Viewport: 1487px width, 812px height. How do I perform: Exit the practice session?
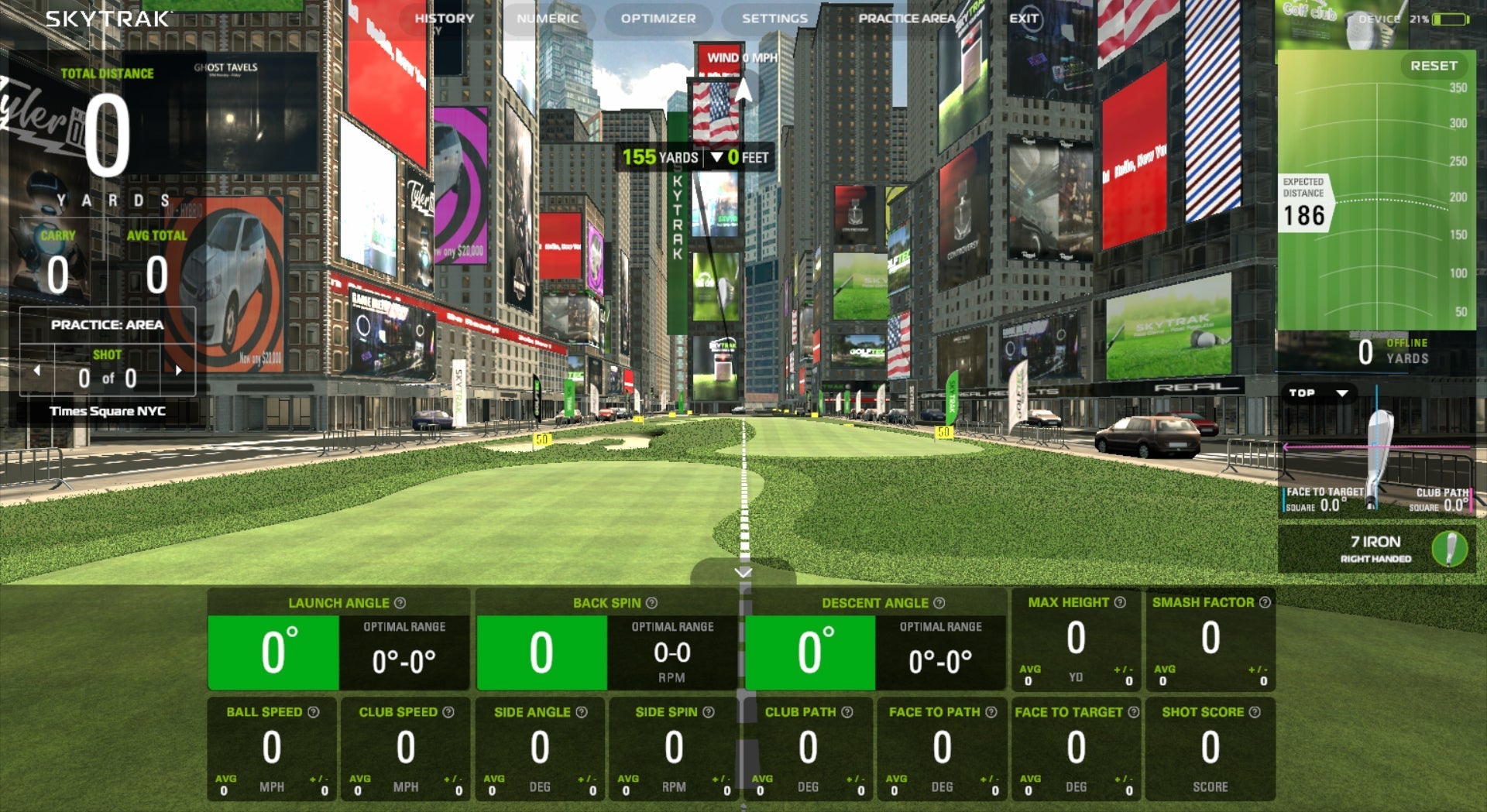click(1024, 18)
